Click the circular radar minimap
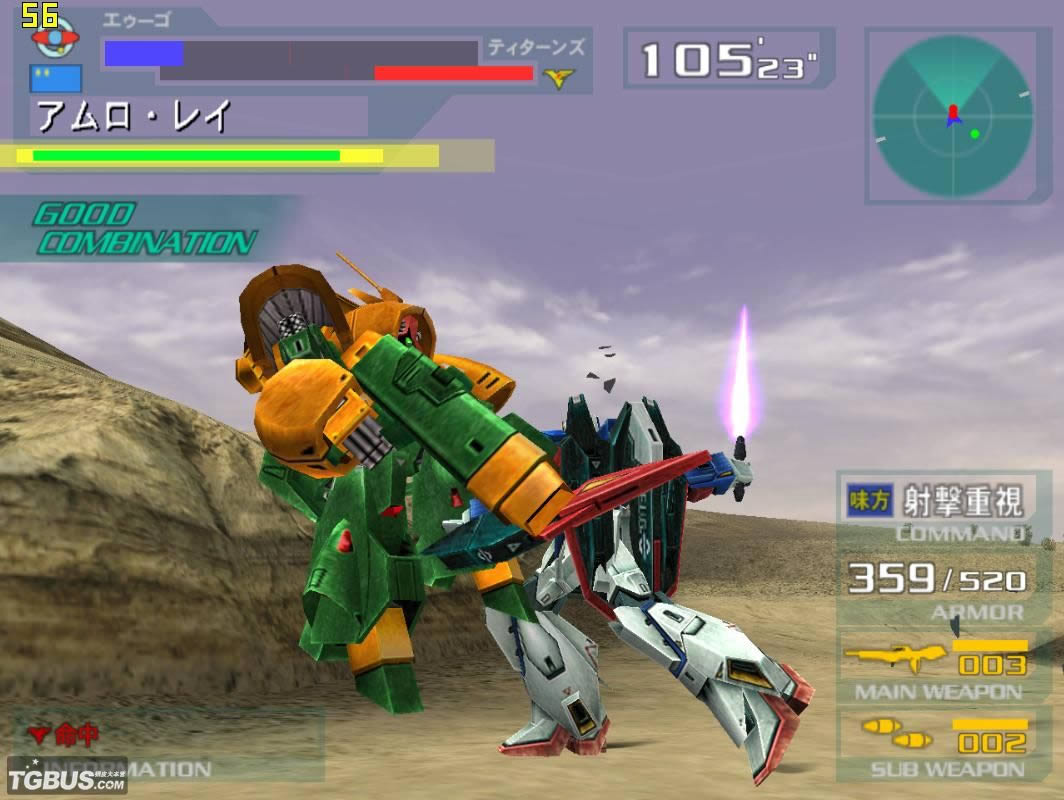1064x800 pixels. 952,116
